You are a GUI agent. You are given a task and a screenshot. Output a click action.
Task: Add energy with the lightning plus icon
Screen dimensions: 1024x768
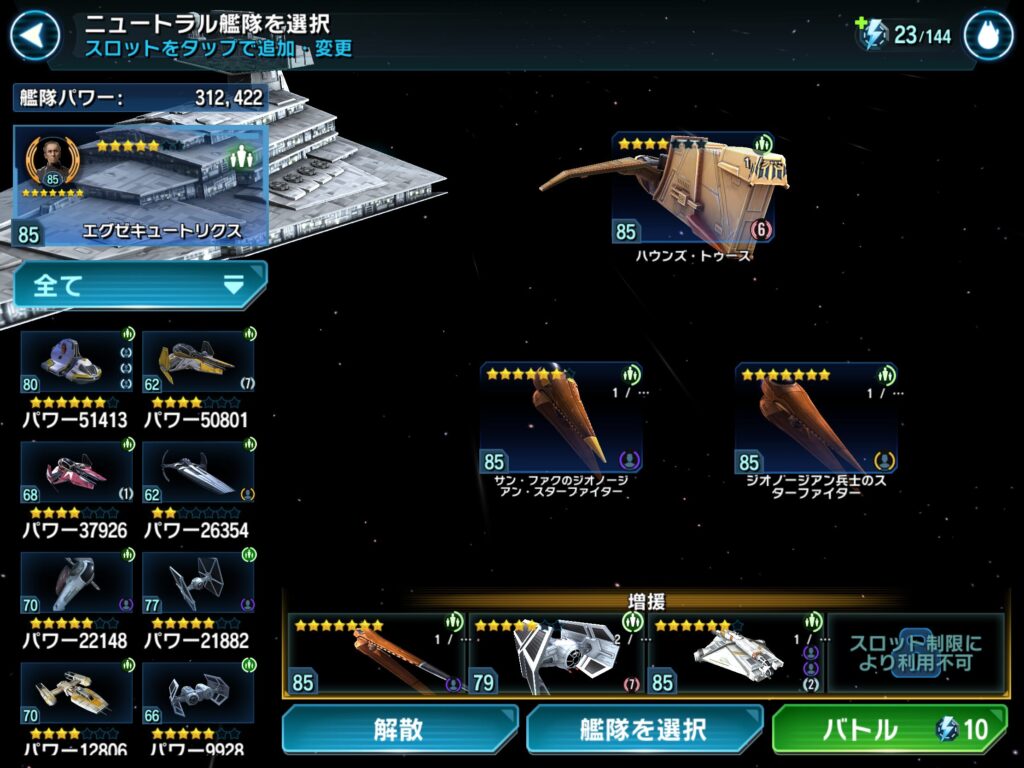coord(871,35)
